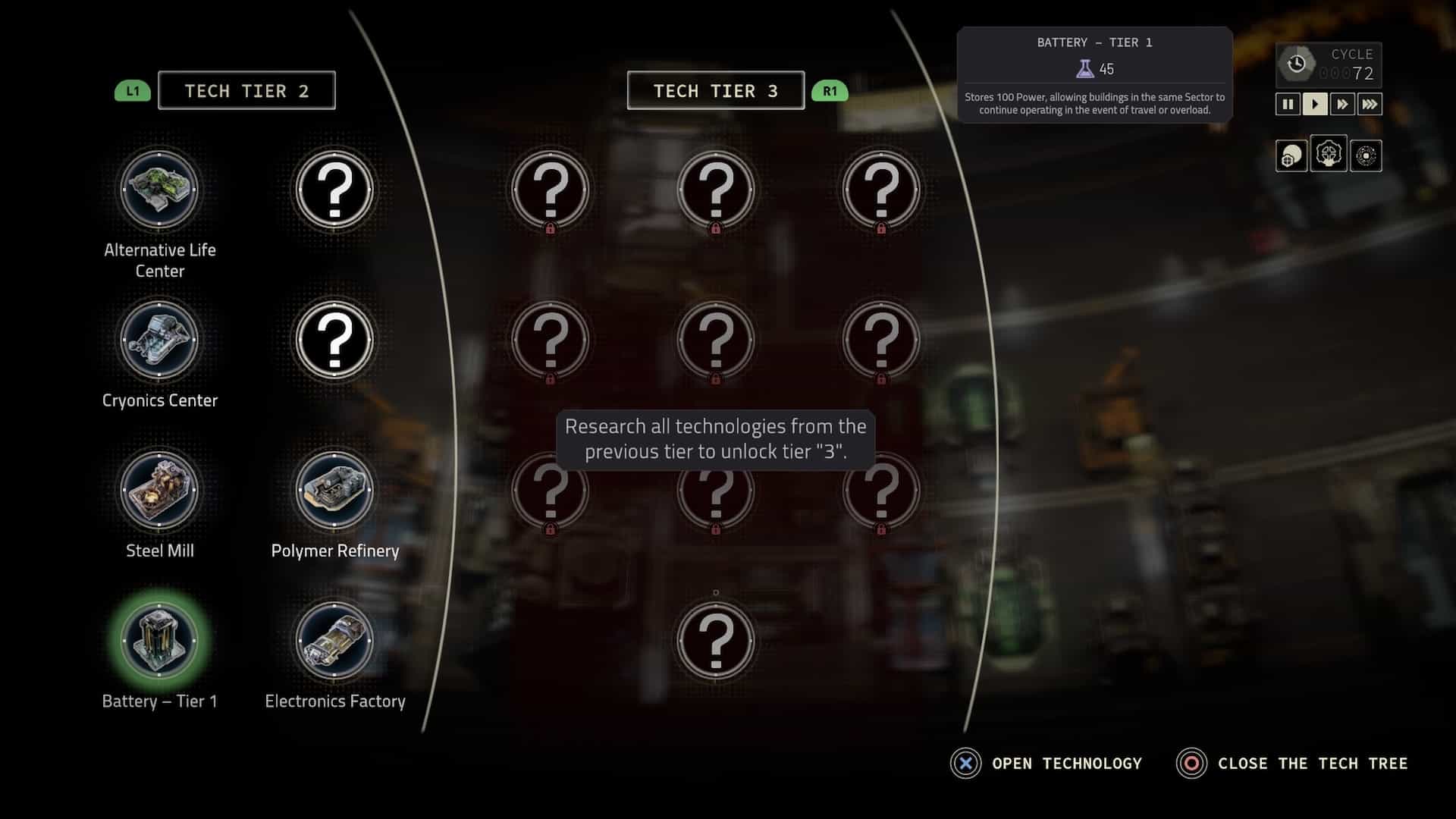
Task: Click the Open Technology button
Action: pos(1046,764)
